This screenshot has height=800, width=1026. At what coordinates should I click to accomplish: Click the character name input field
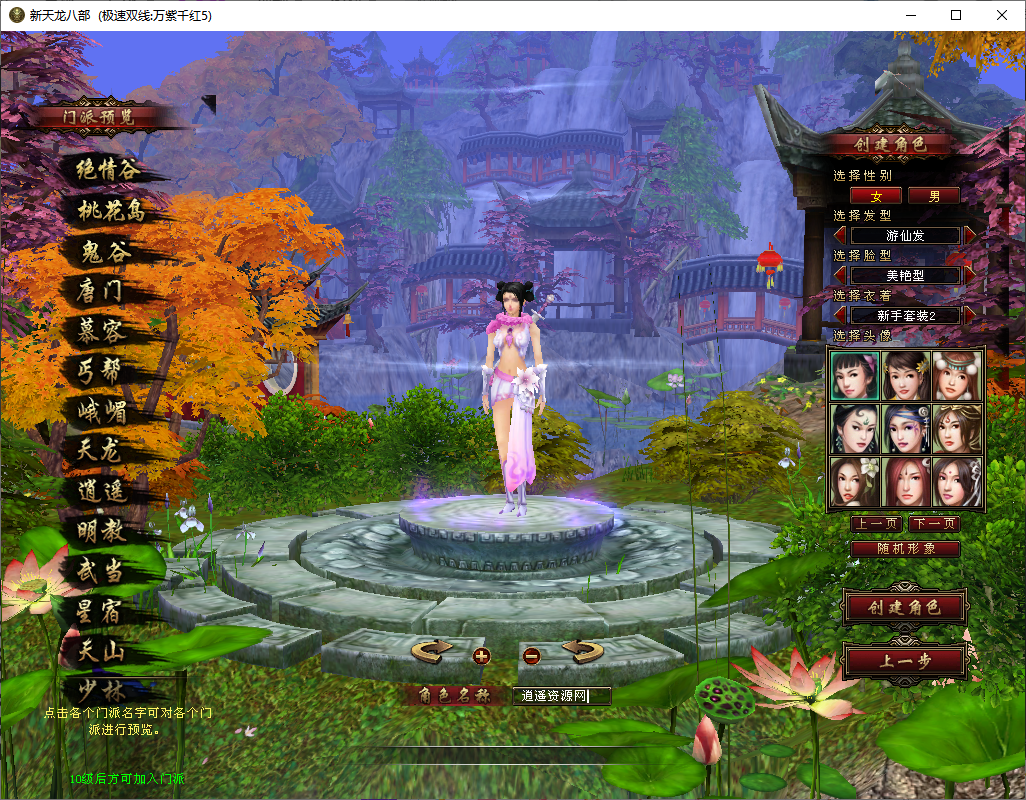pyautogui.click(x=561, y=696)
